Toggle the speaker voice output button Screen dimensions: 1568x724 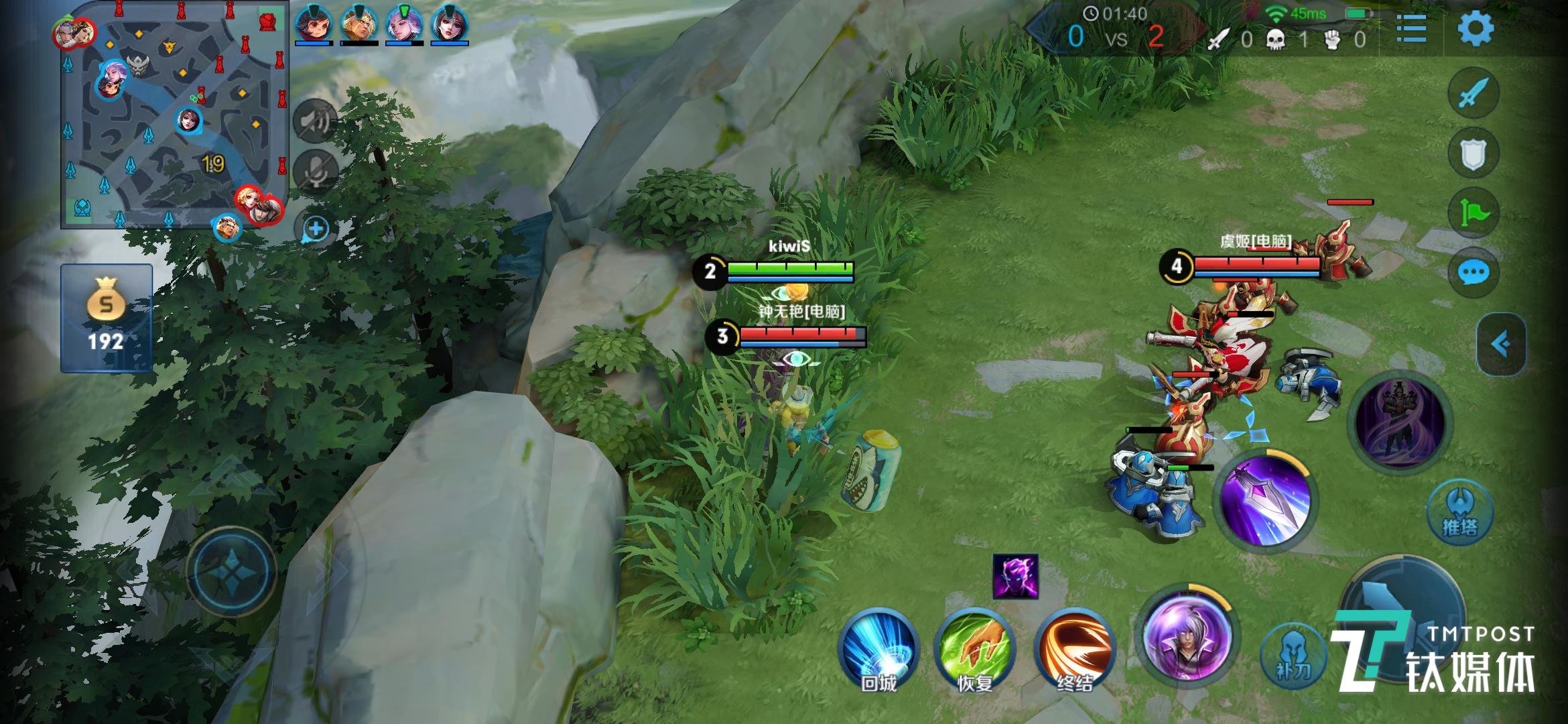(x=314, y=121)
